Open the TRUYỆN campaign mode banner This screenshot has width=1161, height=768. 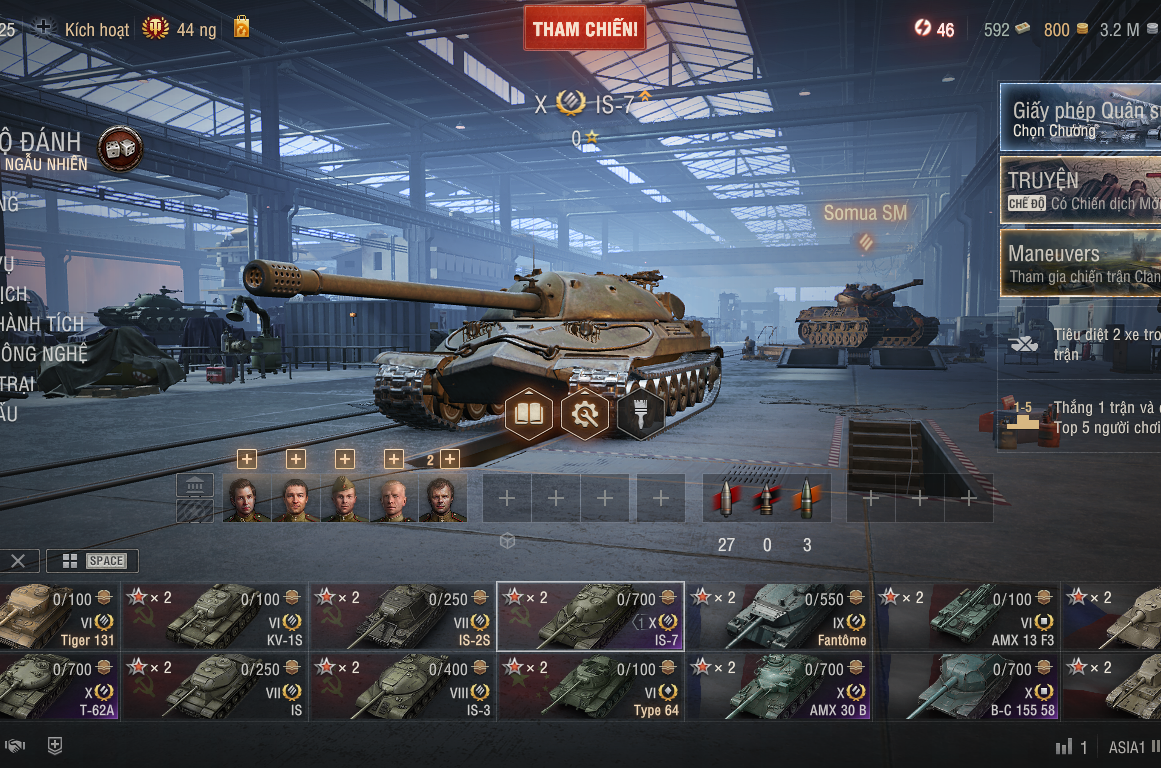point(1080,190)
